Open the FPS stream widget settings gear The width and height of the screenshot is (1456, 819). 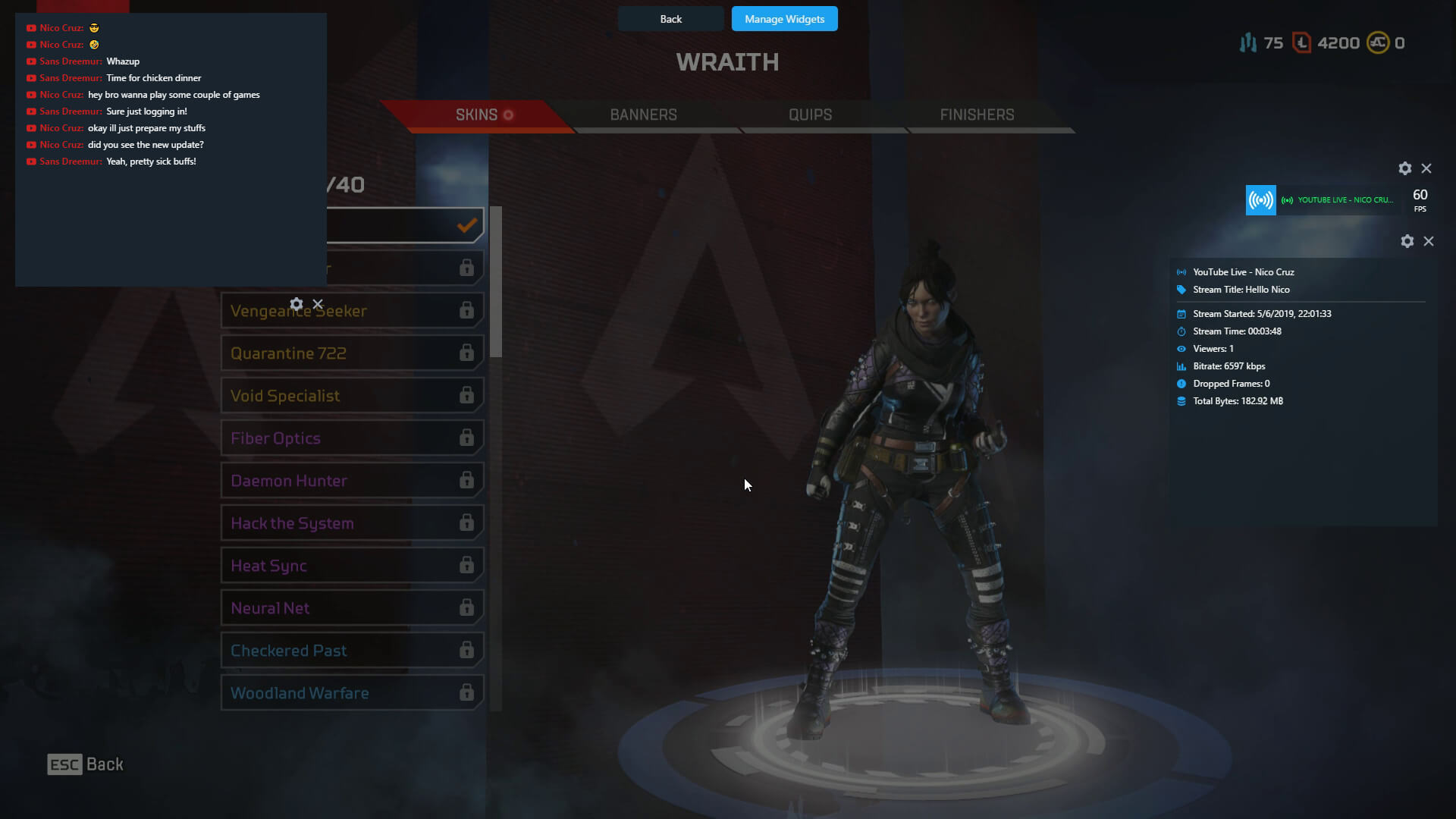[x=1405, y=168]
